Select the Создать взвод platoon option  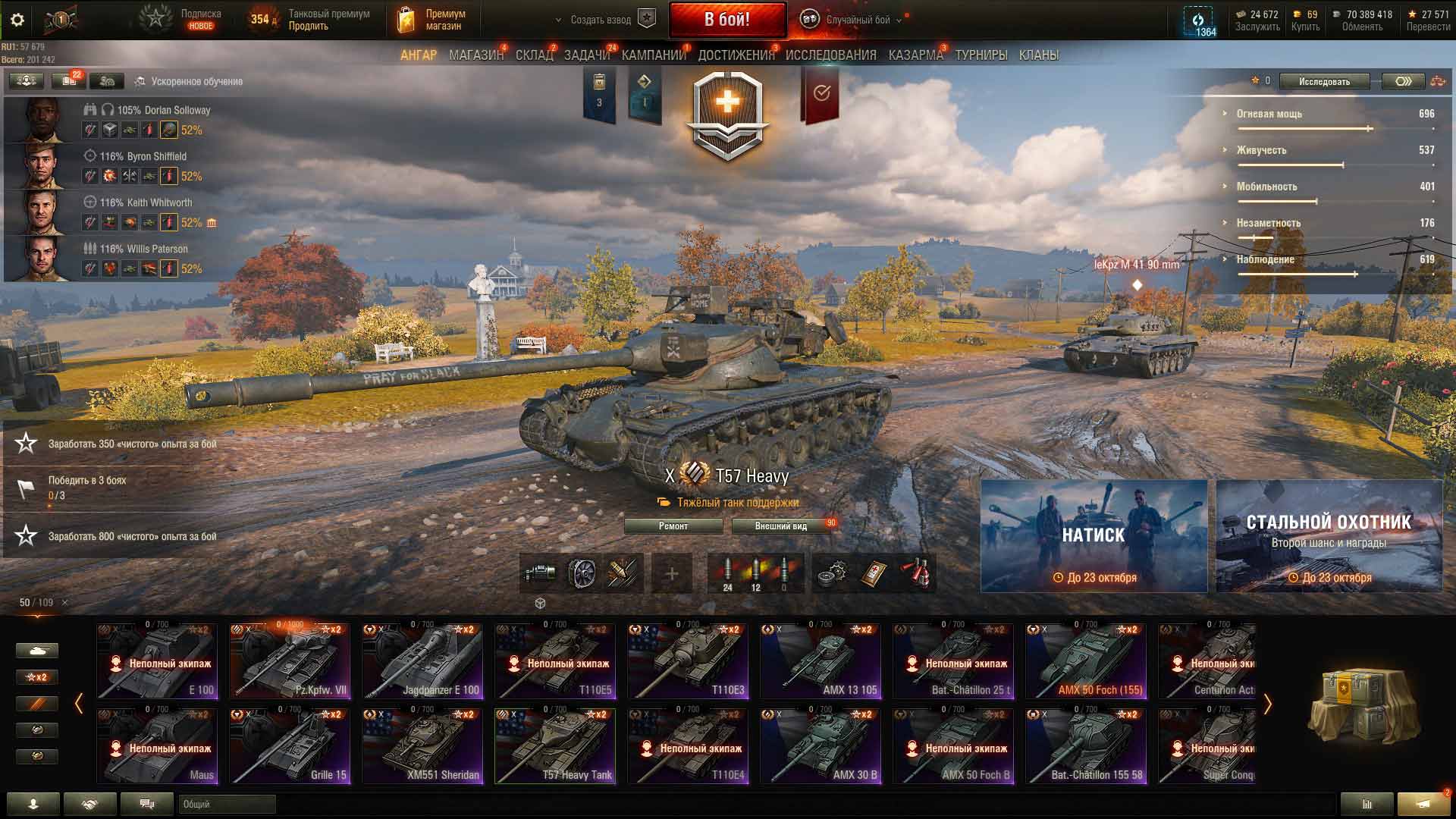point(601,20)
